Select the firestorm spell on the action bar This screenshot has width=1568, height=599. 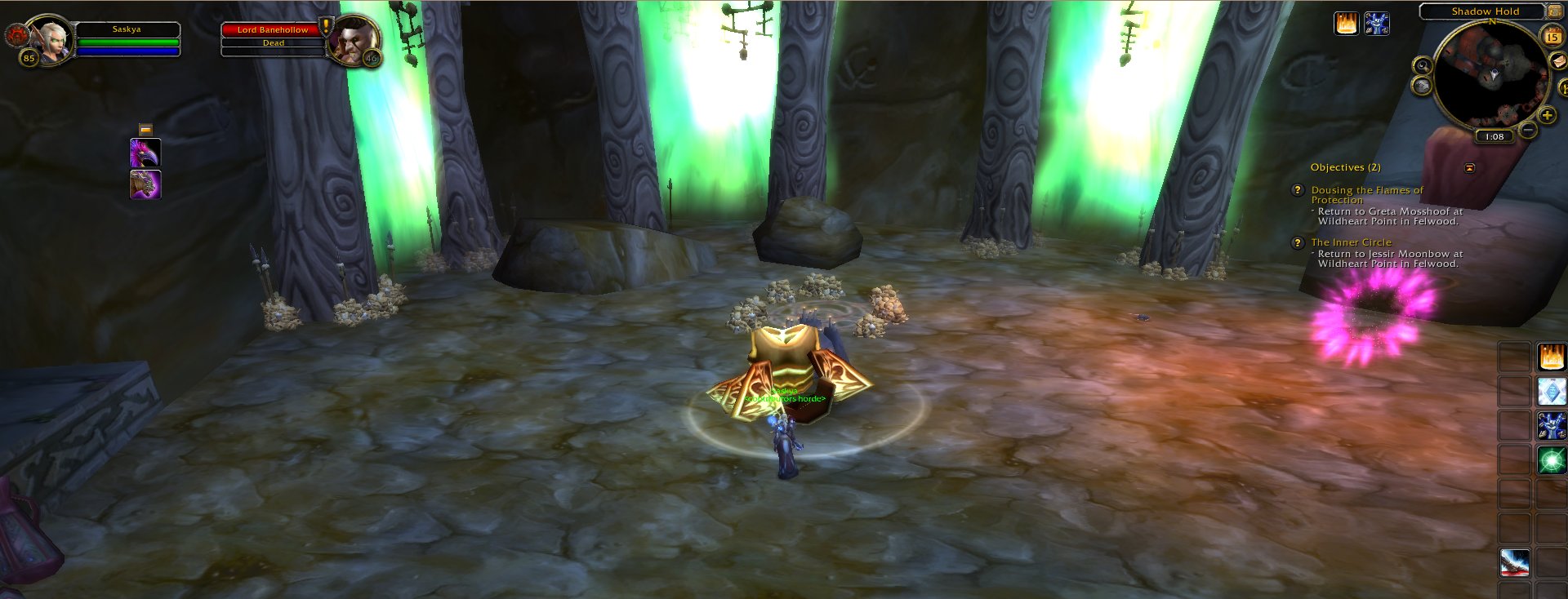(1552, 358)
